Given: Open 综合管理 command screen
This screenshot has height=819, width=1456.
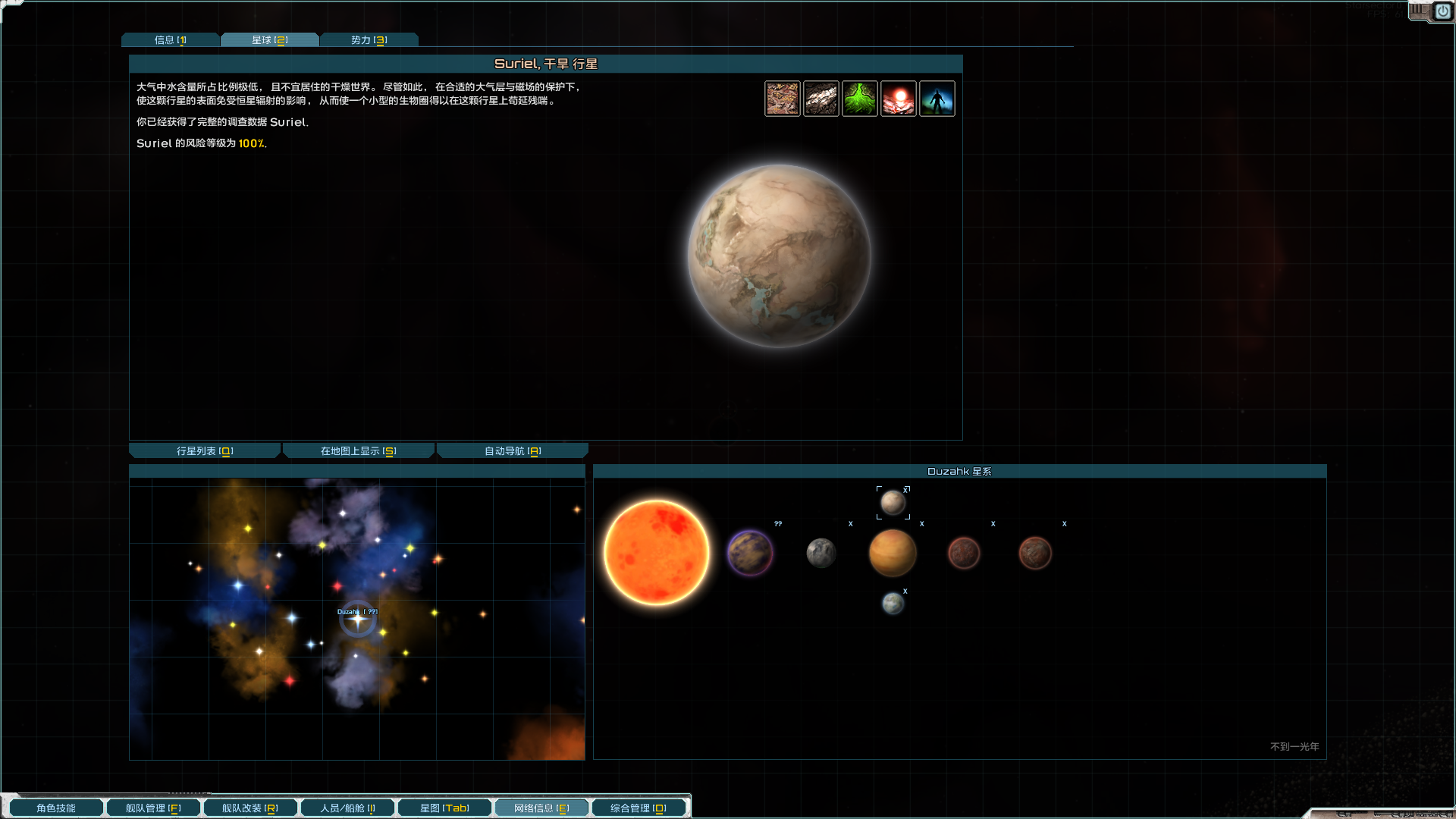Looking at the screenshot, I should (638, 808).
